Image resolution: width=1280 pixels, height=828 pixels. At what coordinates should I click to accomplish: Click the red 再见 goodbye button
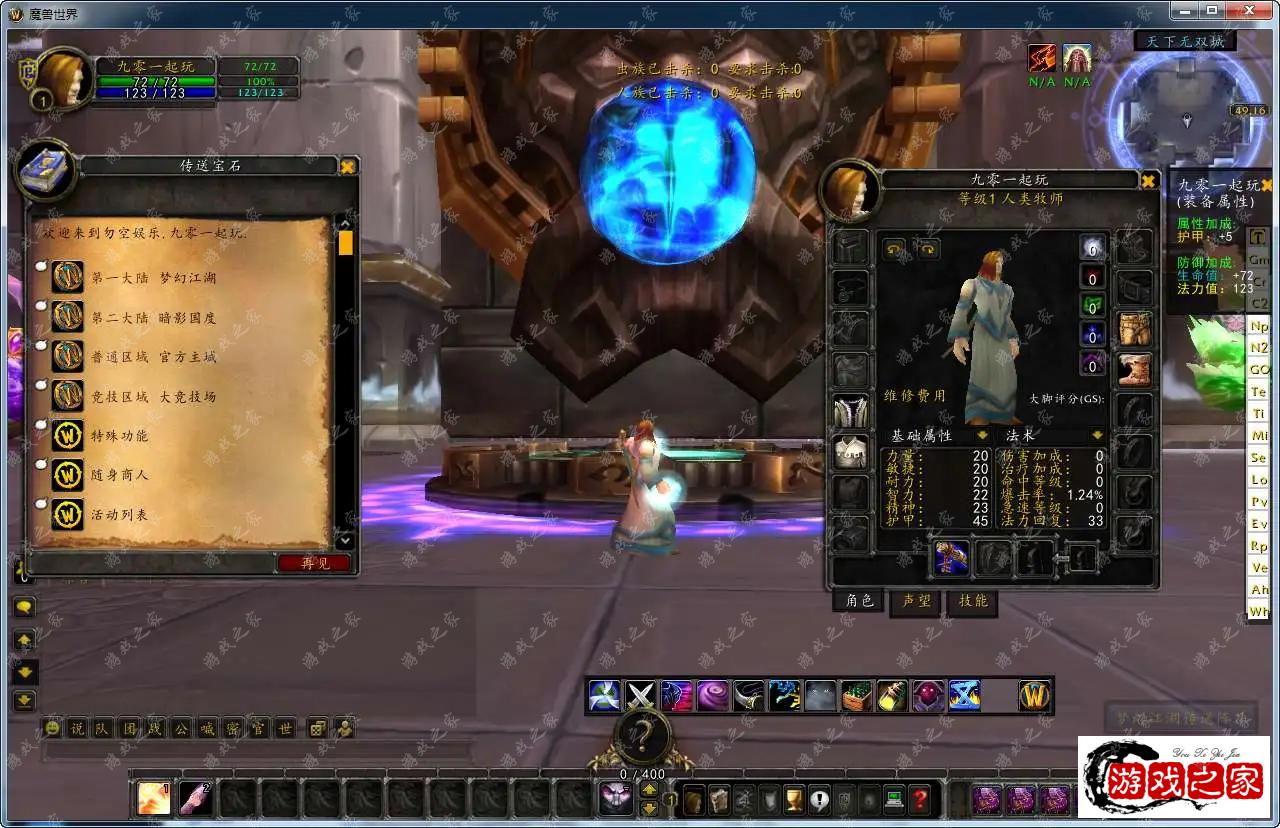pos(314,563)
